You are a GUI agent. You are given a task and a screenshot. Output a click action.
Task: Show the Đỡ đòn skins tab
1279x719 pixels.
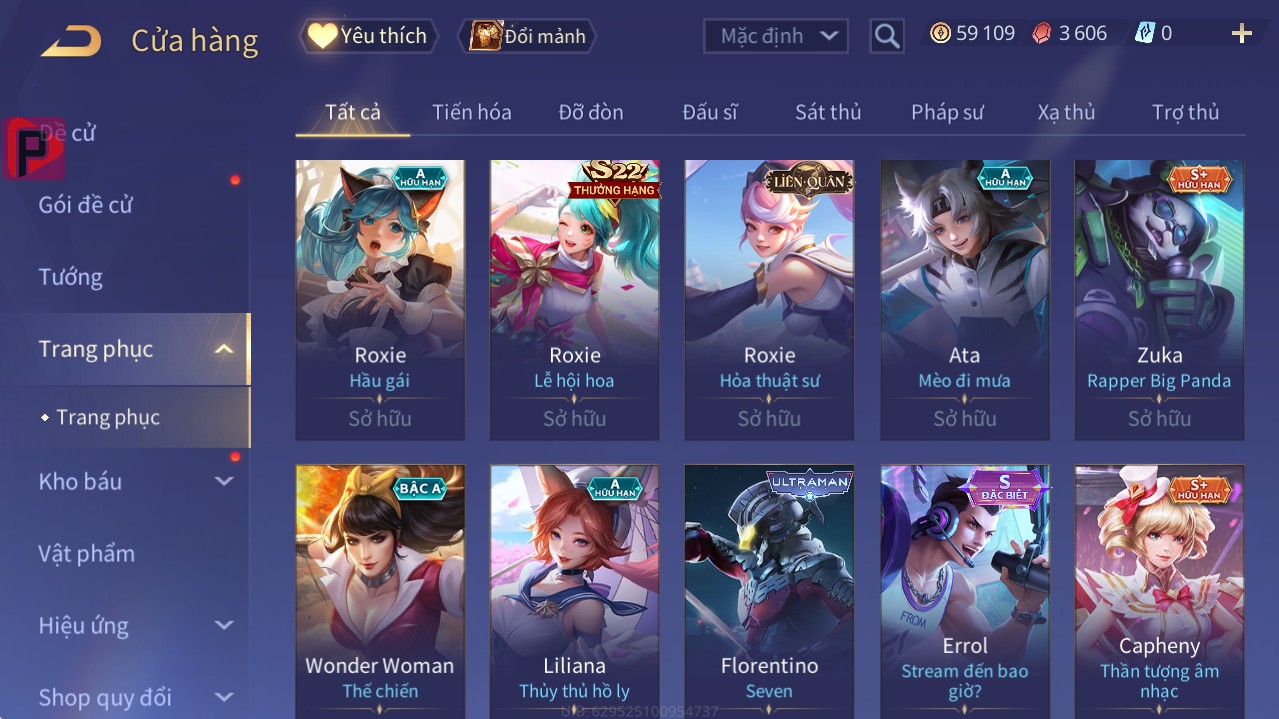(x=591, y=112)
